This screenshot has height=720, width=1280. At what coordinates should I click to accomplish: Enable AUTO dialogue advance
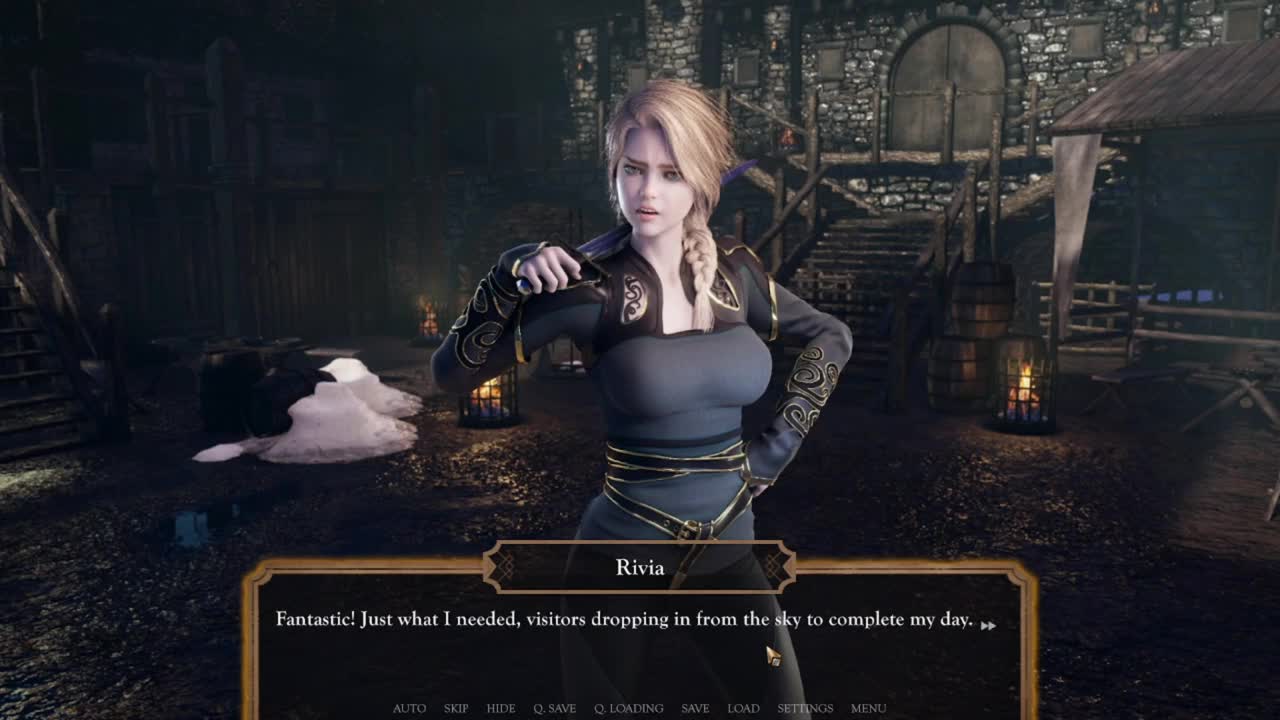coord(409,708)
